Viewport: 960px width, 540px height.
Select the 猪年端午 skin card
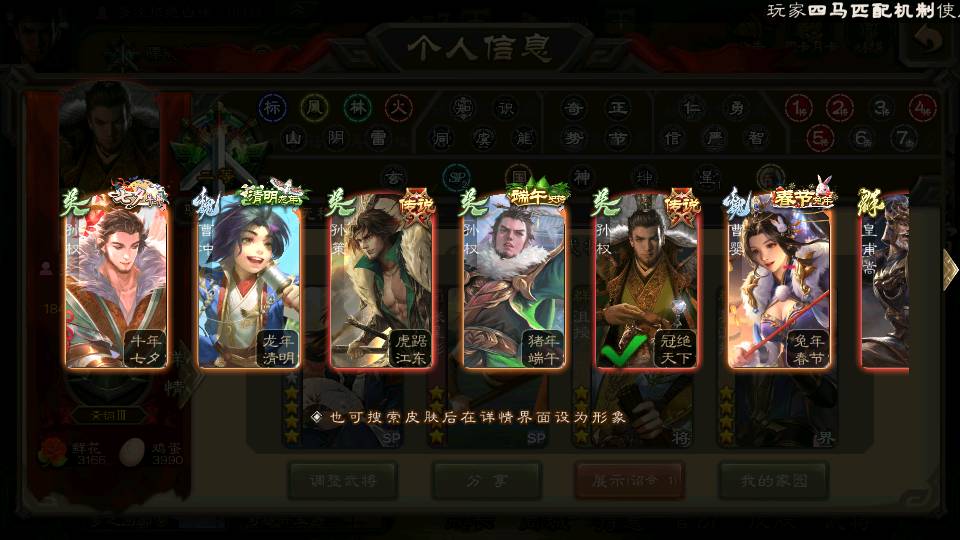click(x=515, y=280)
